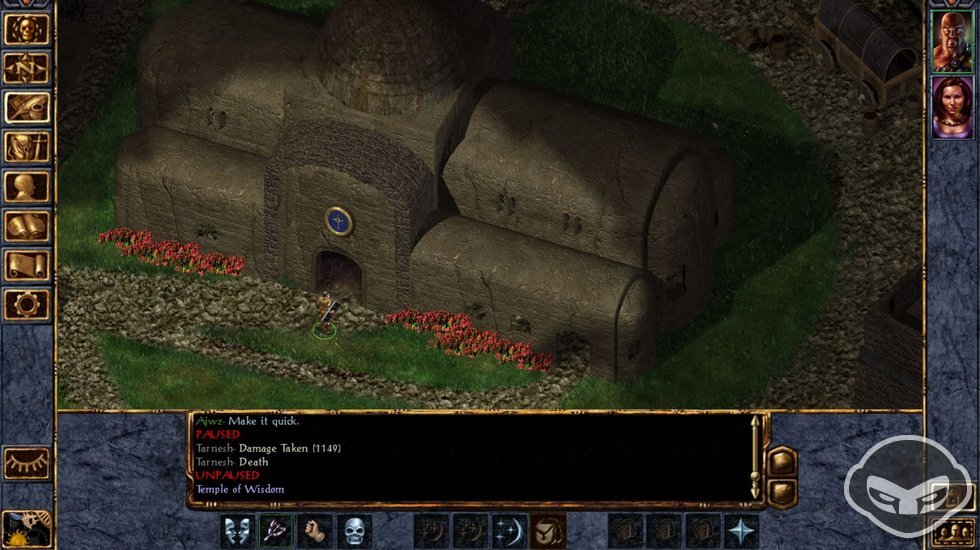Activate the crescent moon spell button

pos(509,530)
